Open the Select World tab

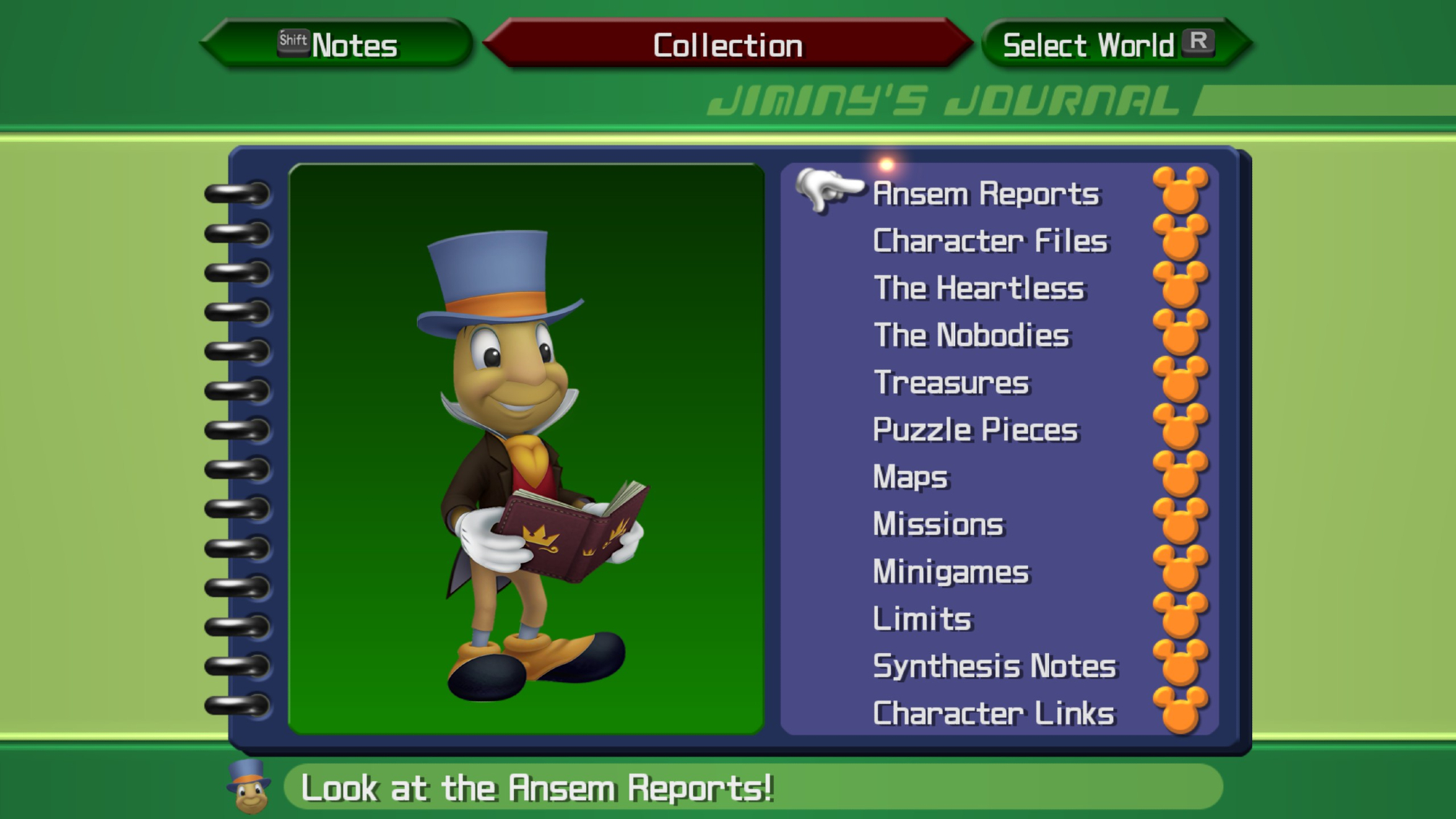click(1107, 45)
